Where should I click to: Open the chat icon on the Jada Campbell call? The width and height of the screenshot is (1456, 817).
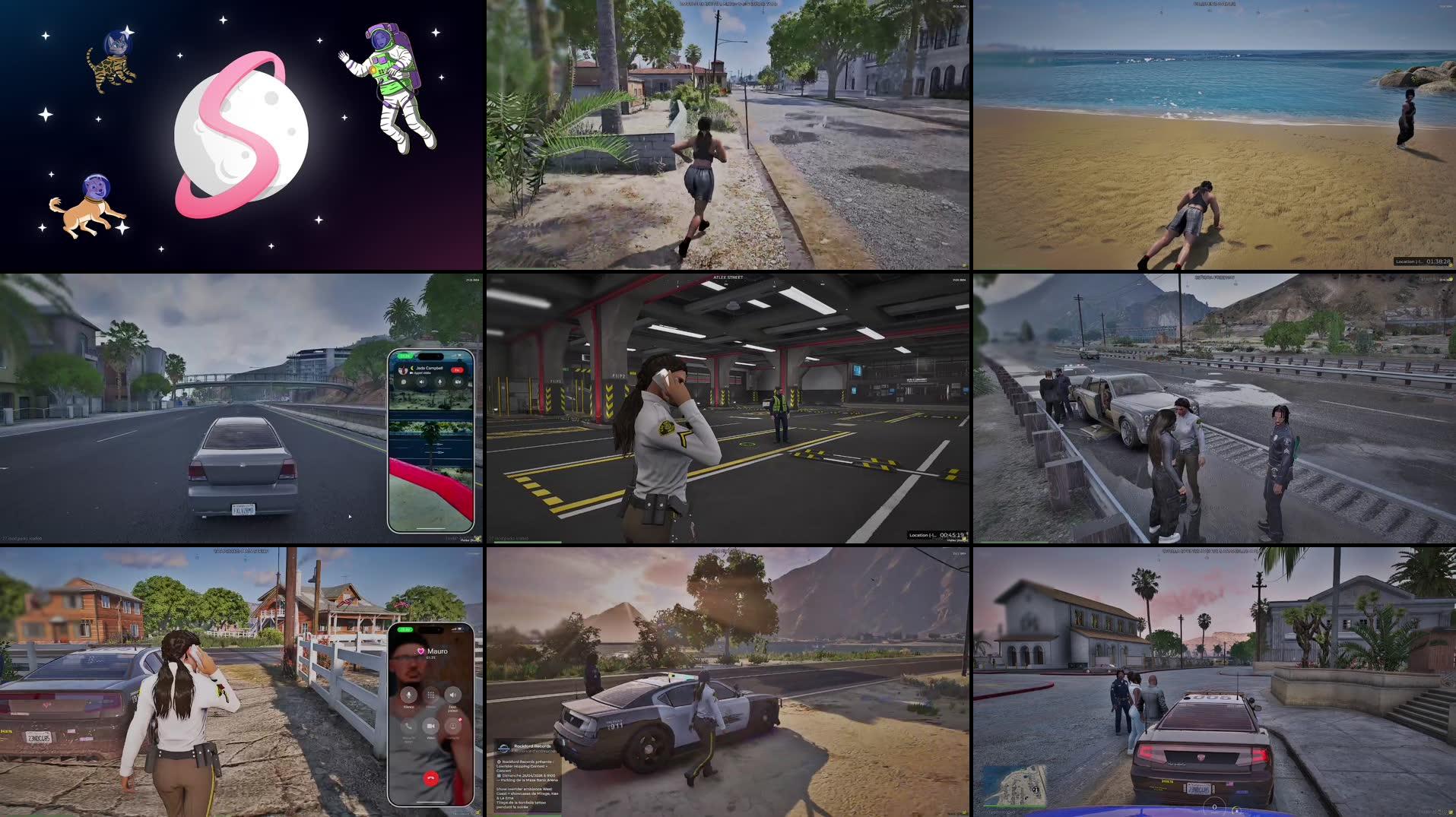click(404, 382)
